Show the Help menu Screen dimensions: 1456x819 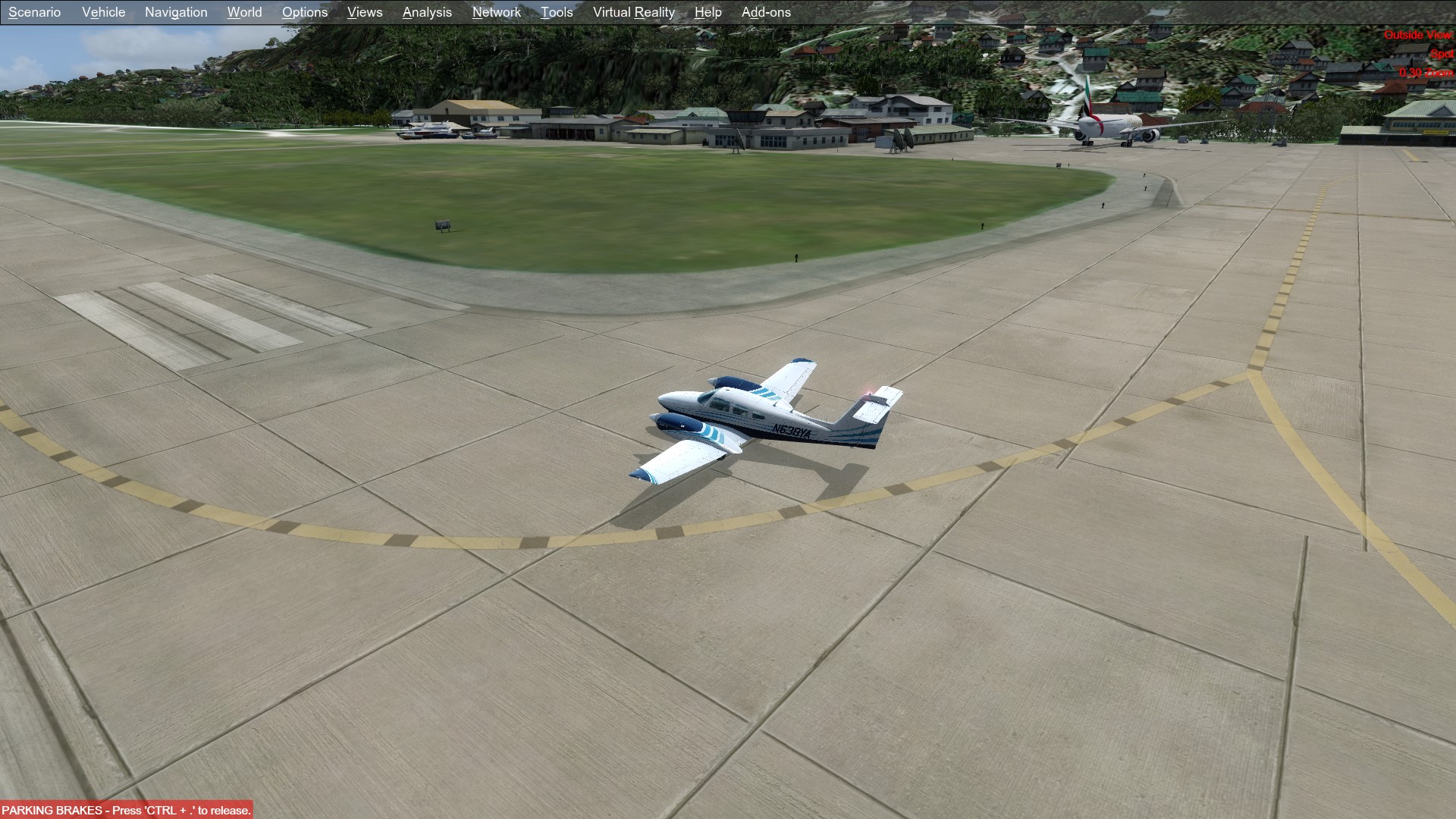click(x=708, y=12)
